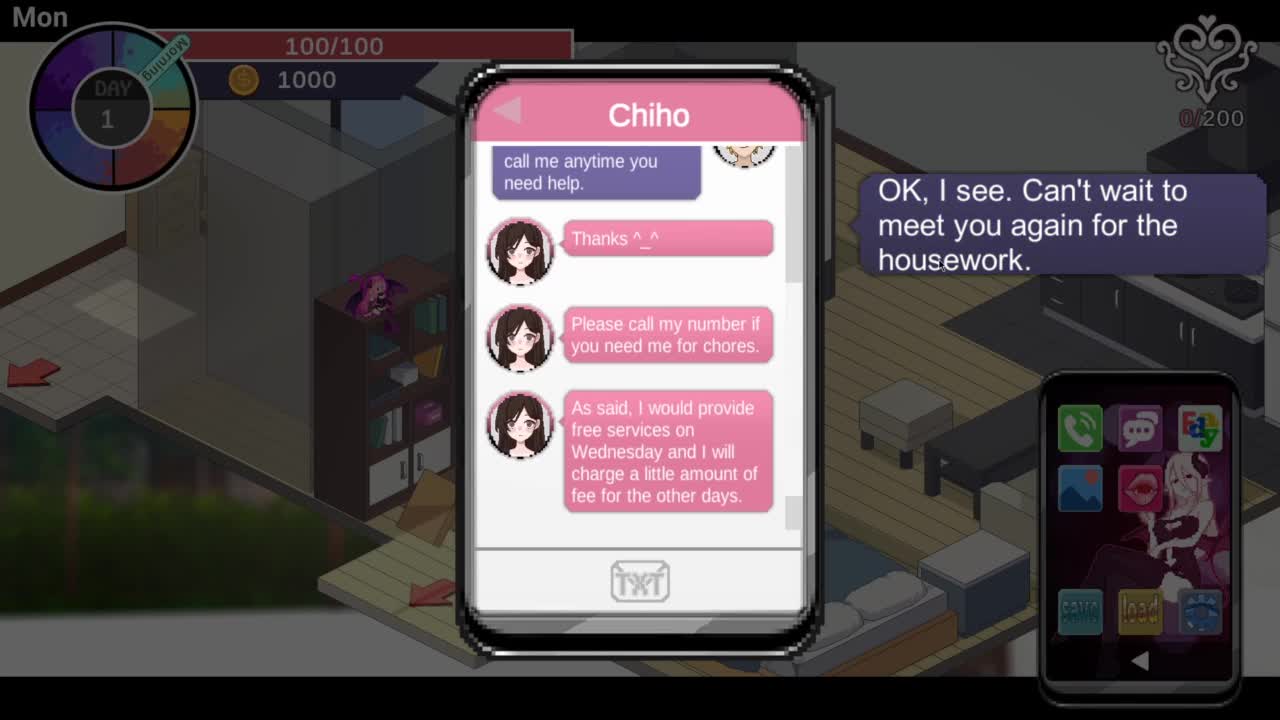Open the gear settings icon
The width and height of the screenshot is (1280, 720).
pos(1199,610)
